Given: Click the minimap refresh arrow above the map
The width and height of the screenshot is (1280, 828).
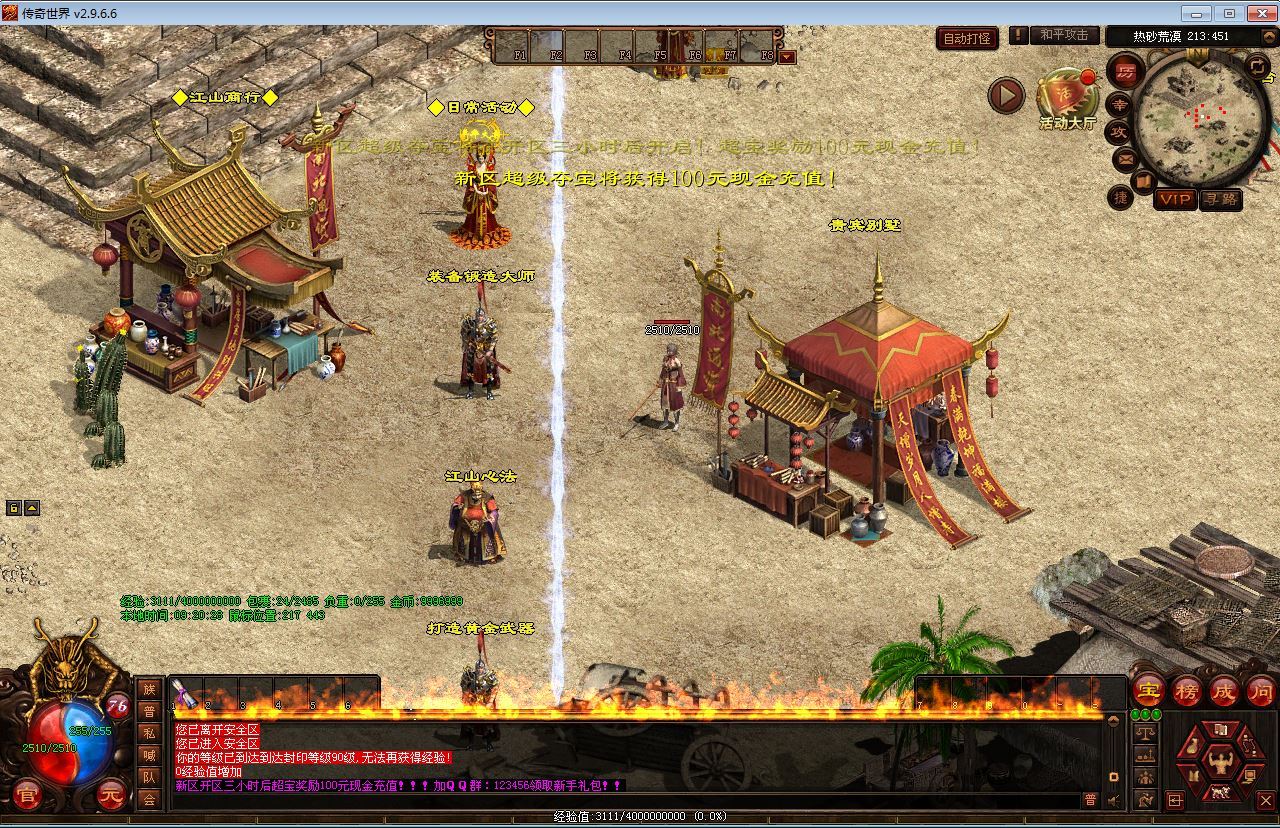Looking at the screenshot, I should tap(1257, 69).
